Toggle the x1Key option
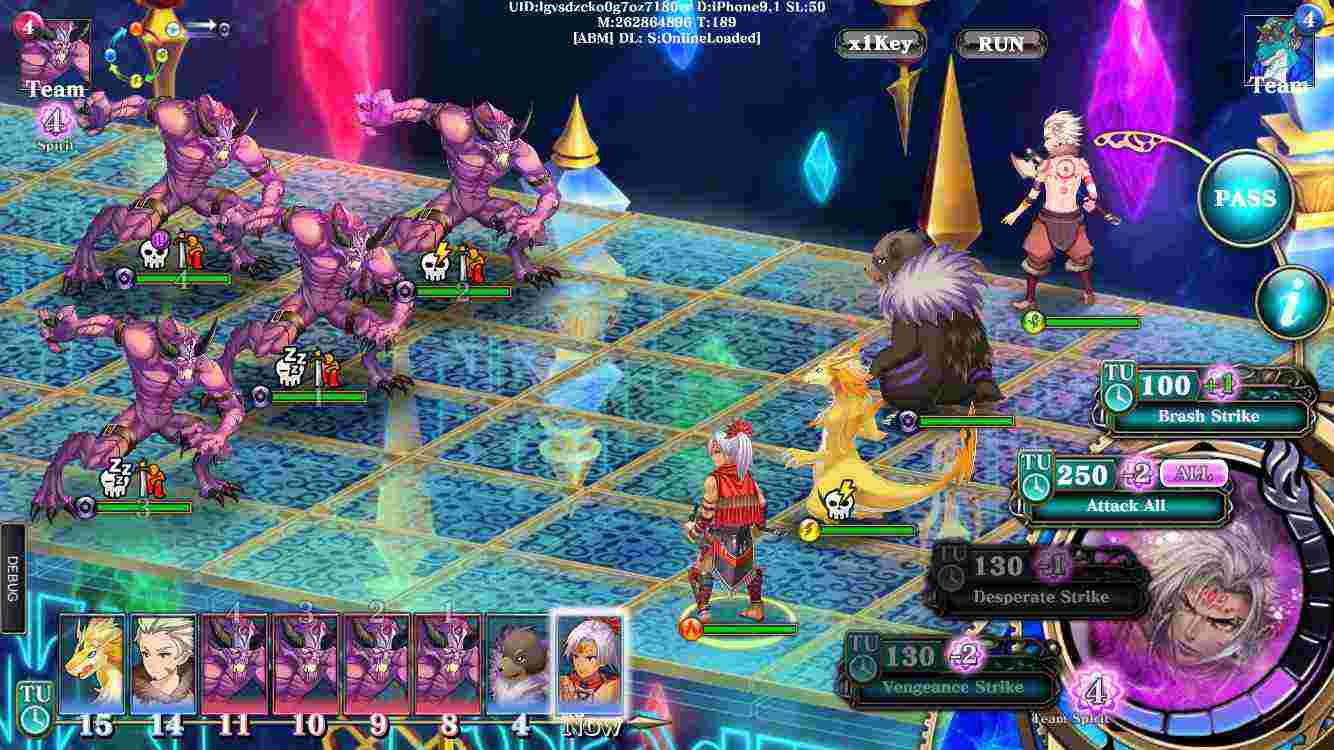This screenshot has height=750, width=1334. tap(878, 44)
